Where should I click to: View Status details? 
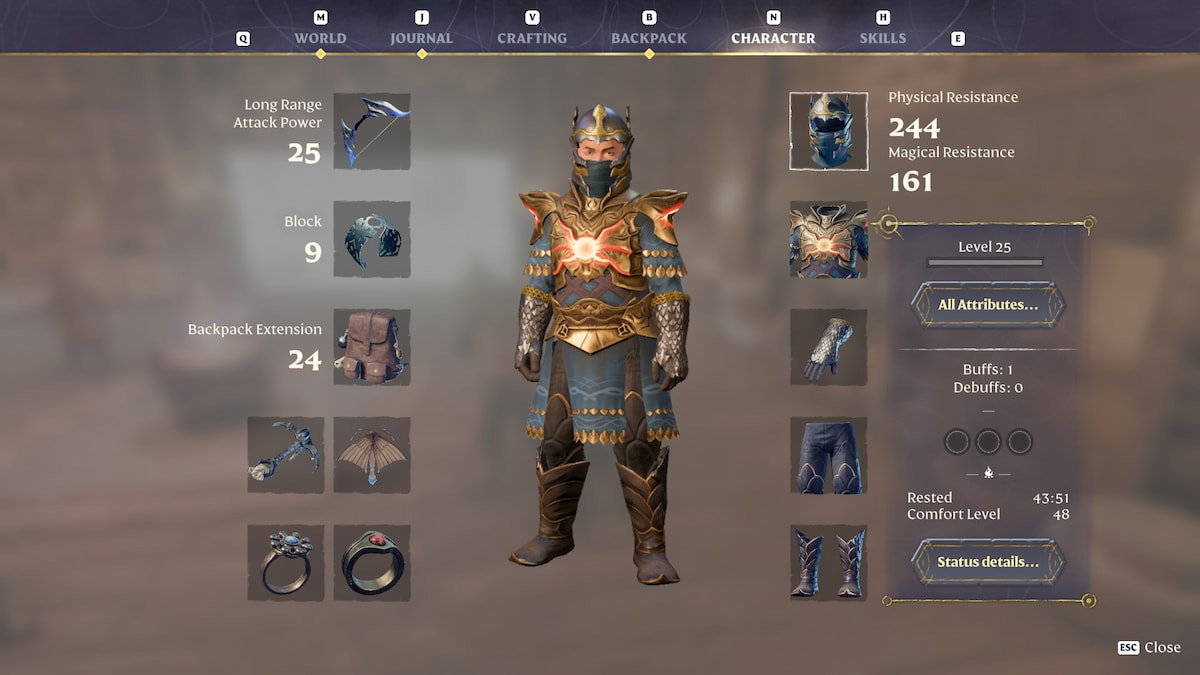tap(987, 562)
